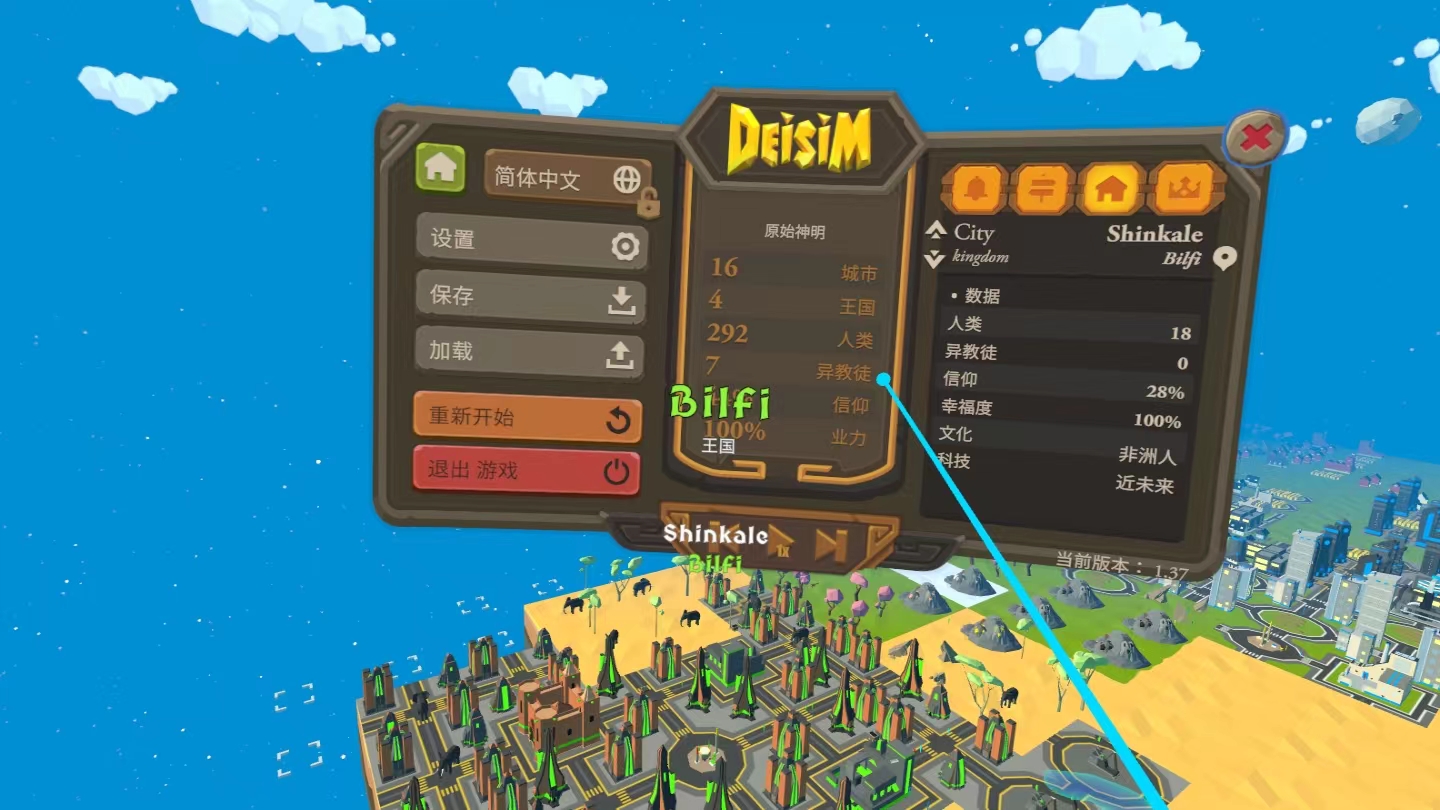Choose 保存 to save the game

(x=530, y=297)
